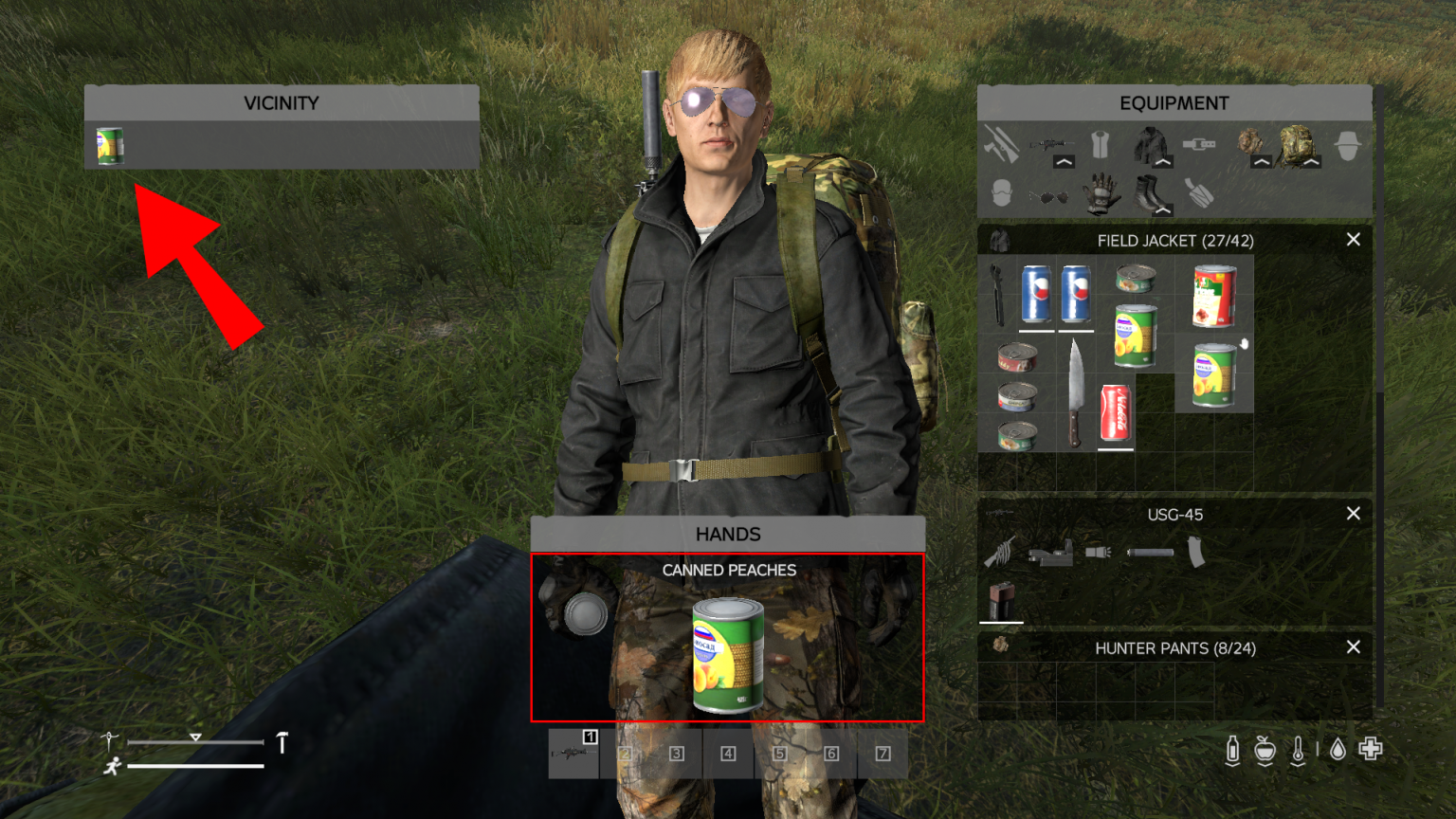Select the hunting knife in the Field Jacket
This screenshot has height=819, width=1456.
[1075, 387]
